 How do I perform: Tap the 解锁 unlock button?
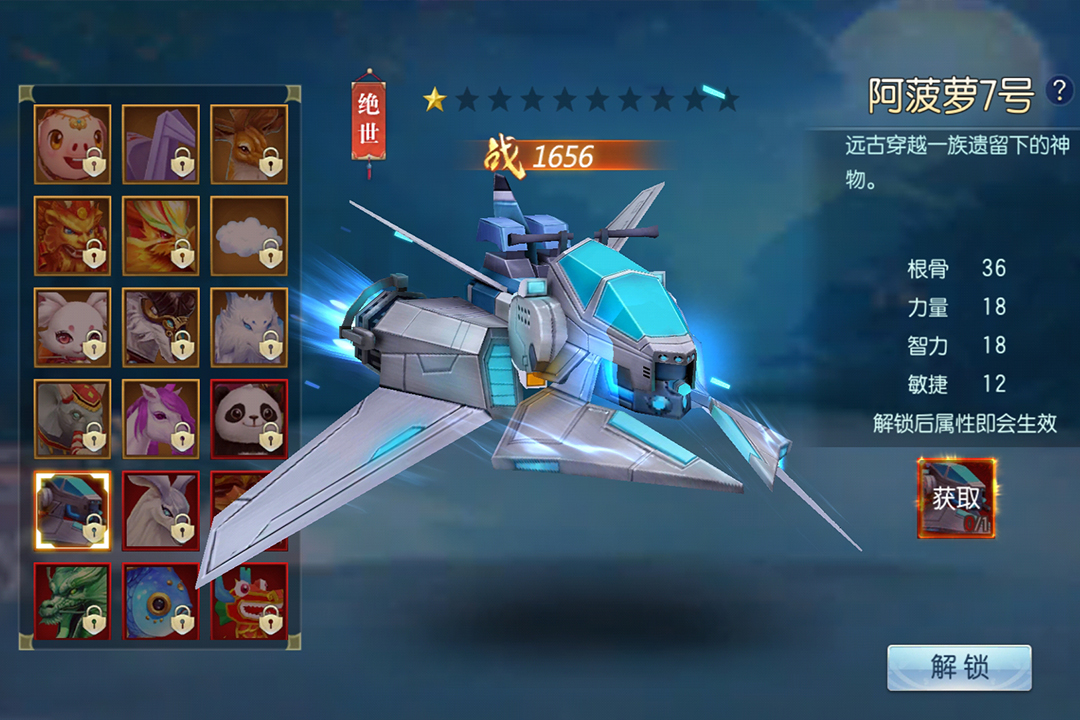[958, 667]
